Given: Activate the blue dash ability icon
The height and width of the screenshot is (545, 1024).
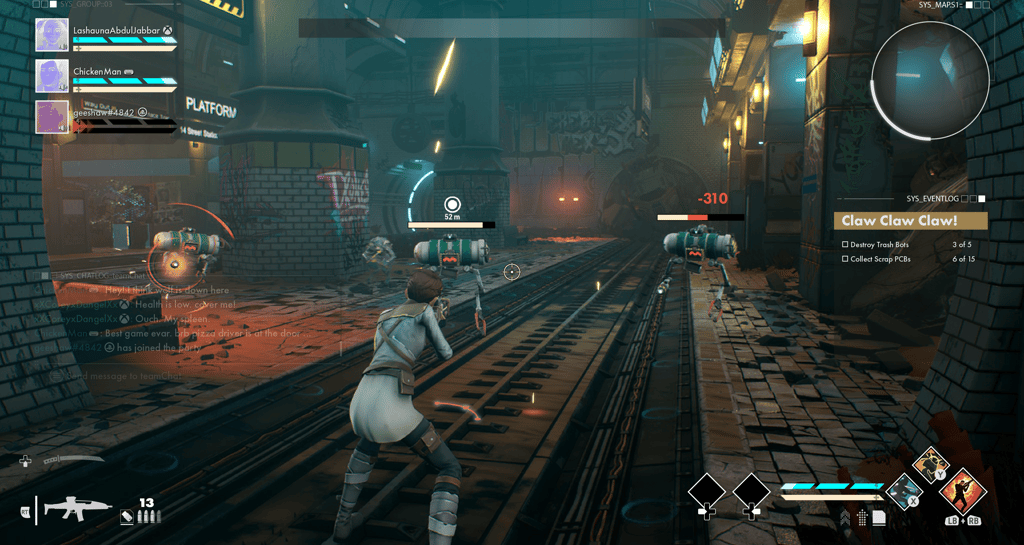Looking at the screenshot, I should [x=905, y=491].
